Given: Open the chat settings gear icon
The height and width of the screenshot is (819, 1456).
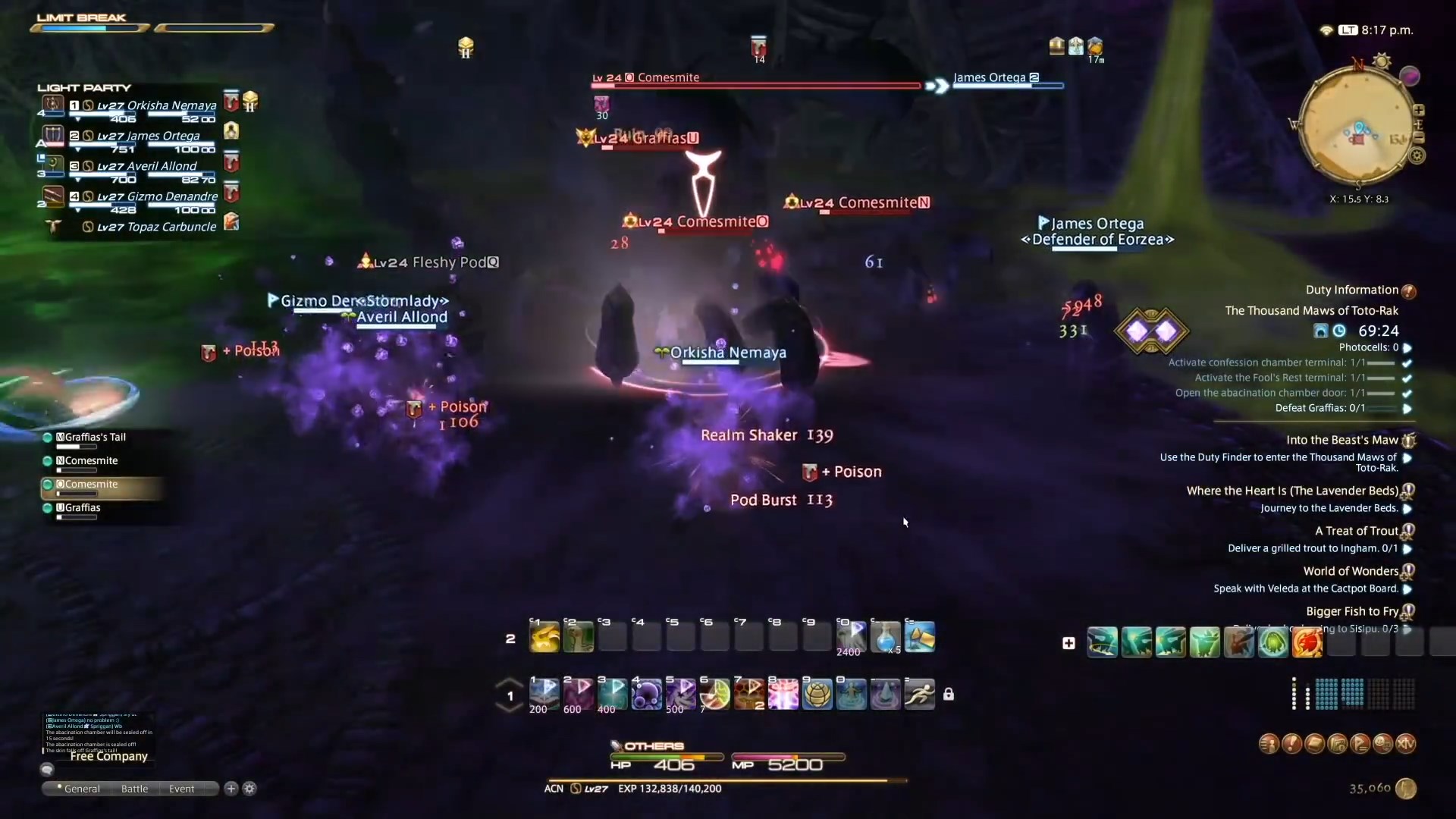Looking at the screenshot, I should click(249, 789).
